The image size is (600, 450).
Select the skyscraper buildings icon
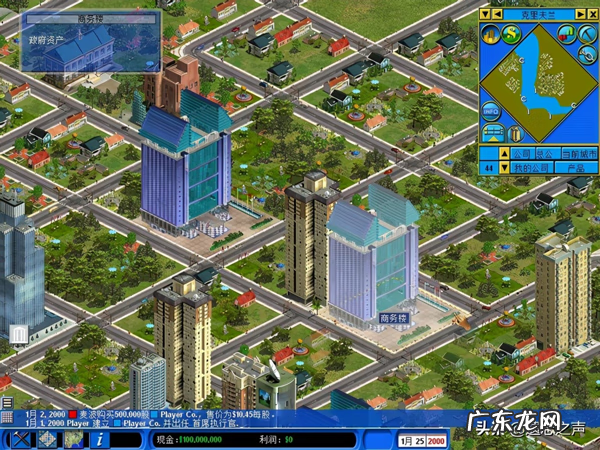pos(490,35)
